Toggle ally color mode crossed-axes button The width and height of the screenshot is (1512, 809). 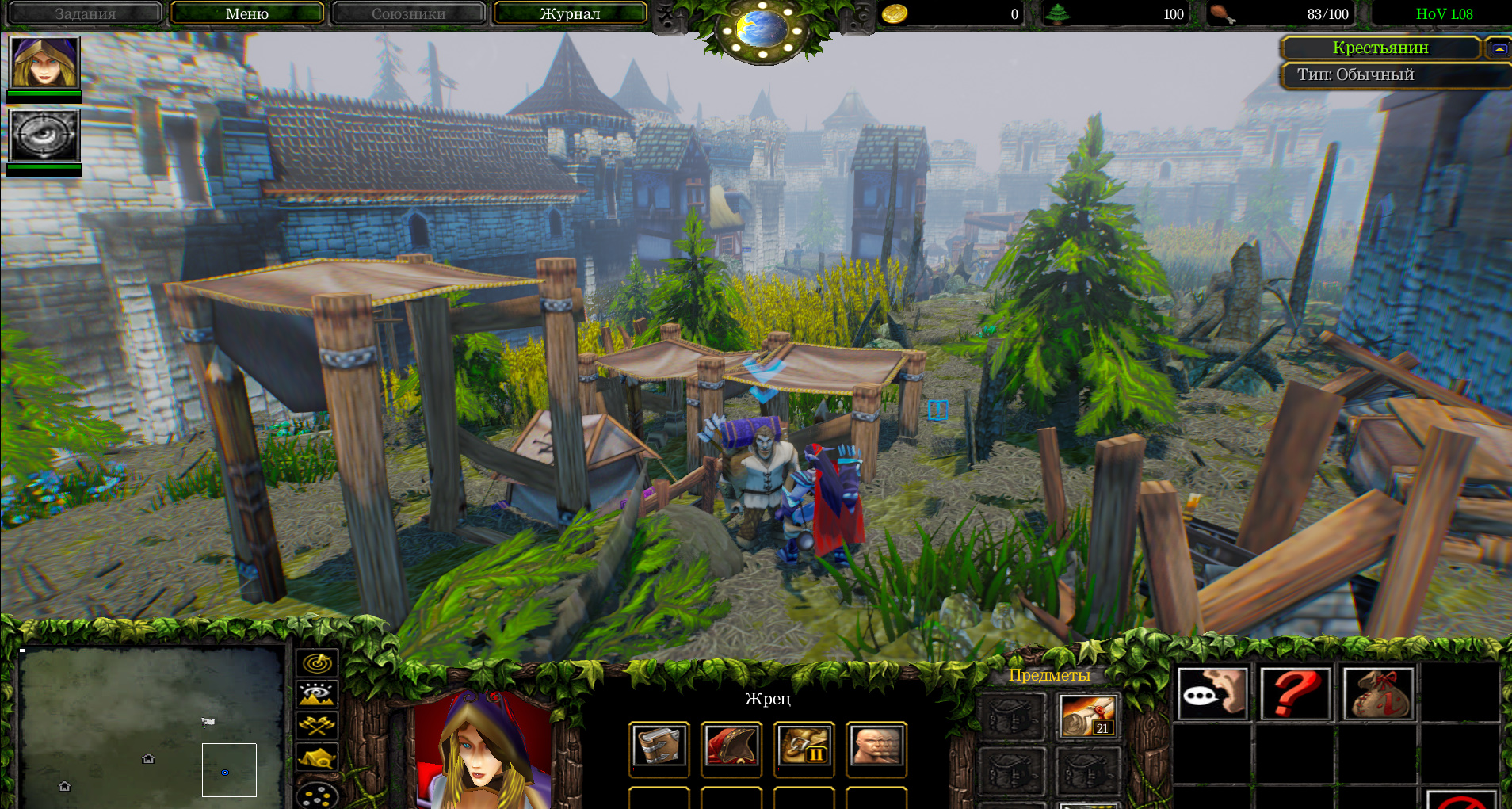317,725
